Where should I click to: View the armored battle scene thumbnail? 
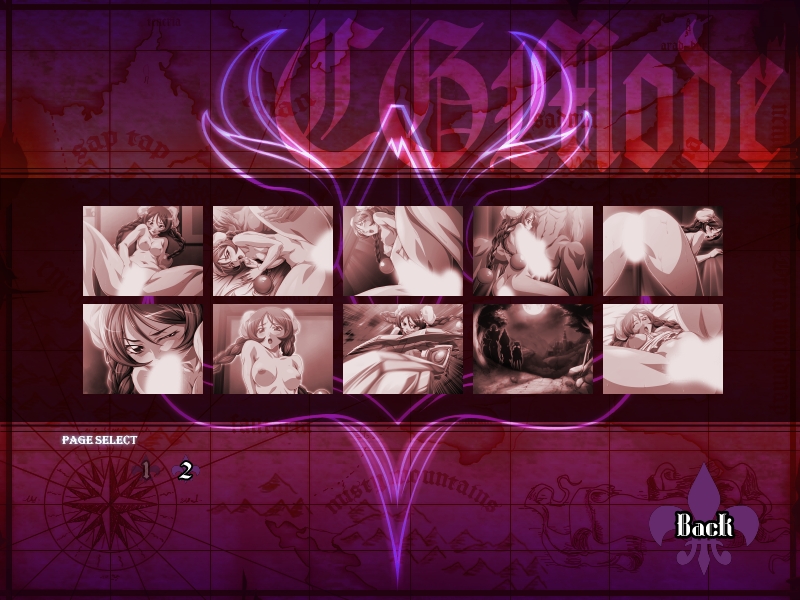pos(402,349)
